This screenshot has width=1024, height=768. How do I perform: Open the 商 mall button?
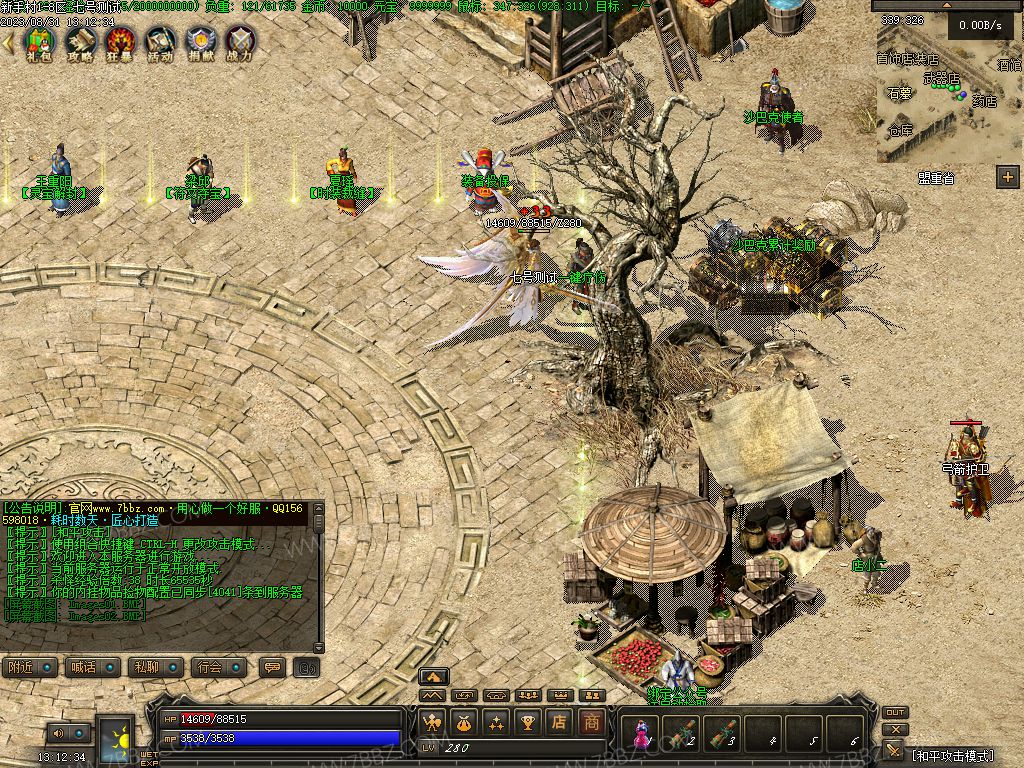[593, 721]
